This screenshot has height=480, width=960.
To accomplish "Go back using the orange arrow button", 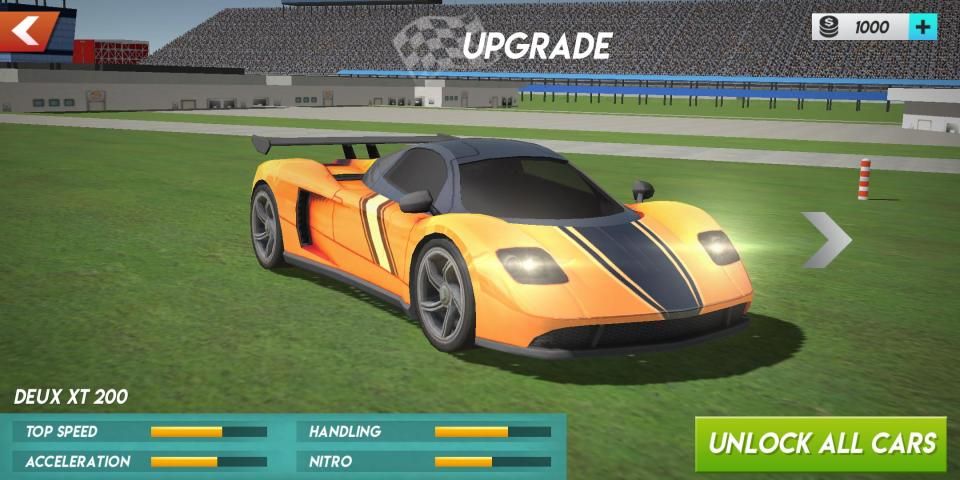I will coord(28,29).
